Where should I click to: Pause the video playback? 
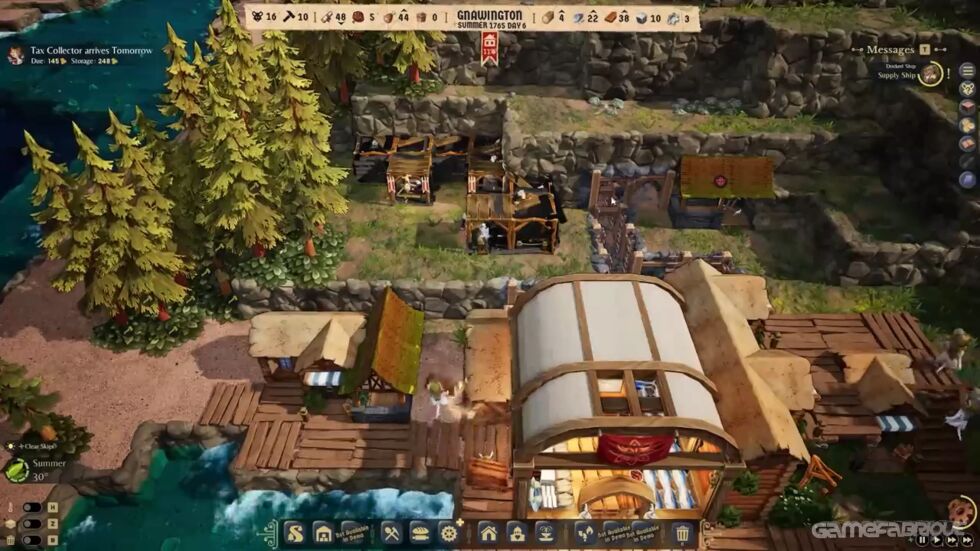click(x=922, y=540)
